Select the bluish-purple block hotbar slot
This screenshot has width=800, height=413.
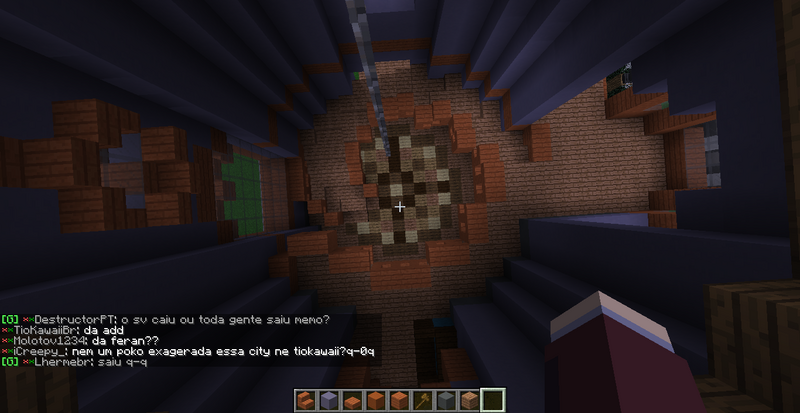tap(328, 400)
